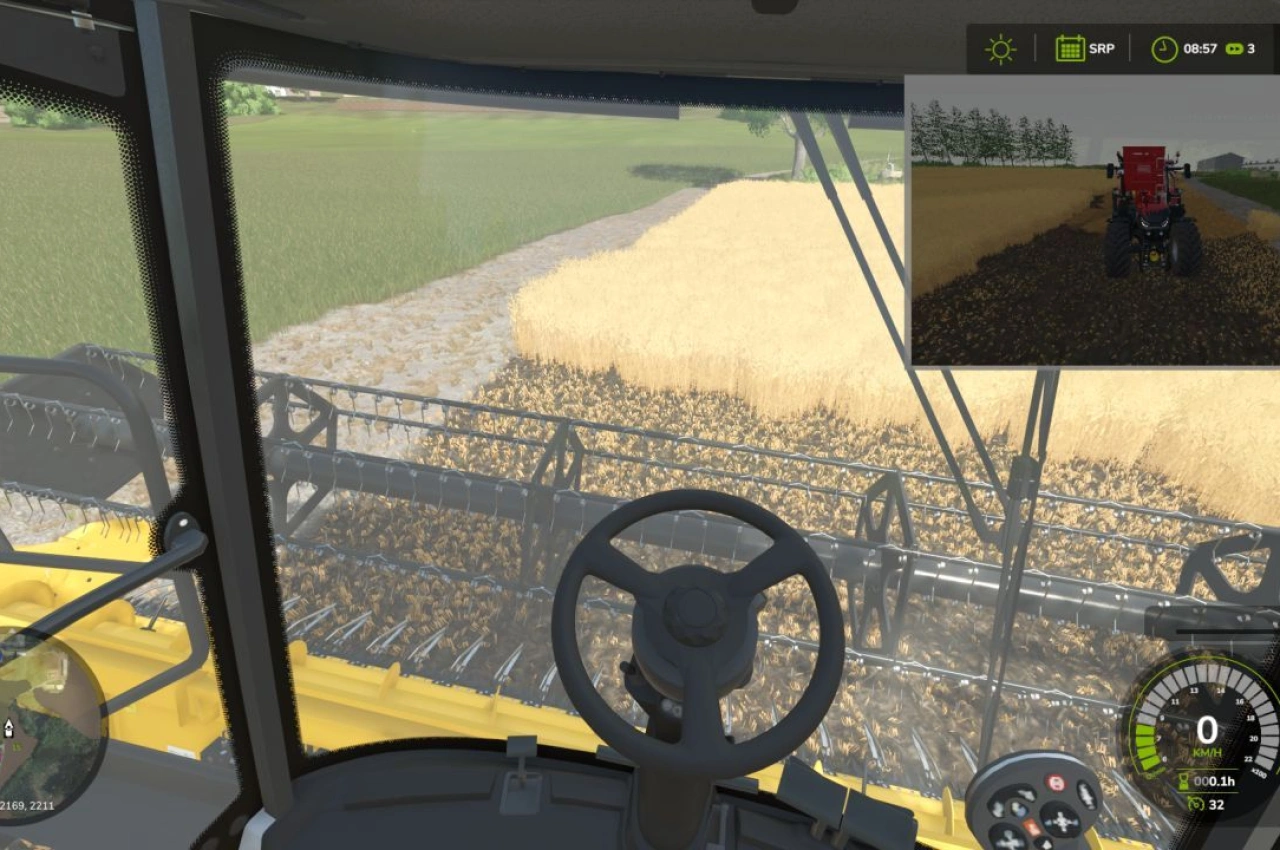1280x850 pixels.
Task: Click the player arrow on the minimap
Action: tap(8, 729)
